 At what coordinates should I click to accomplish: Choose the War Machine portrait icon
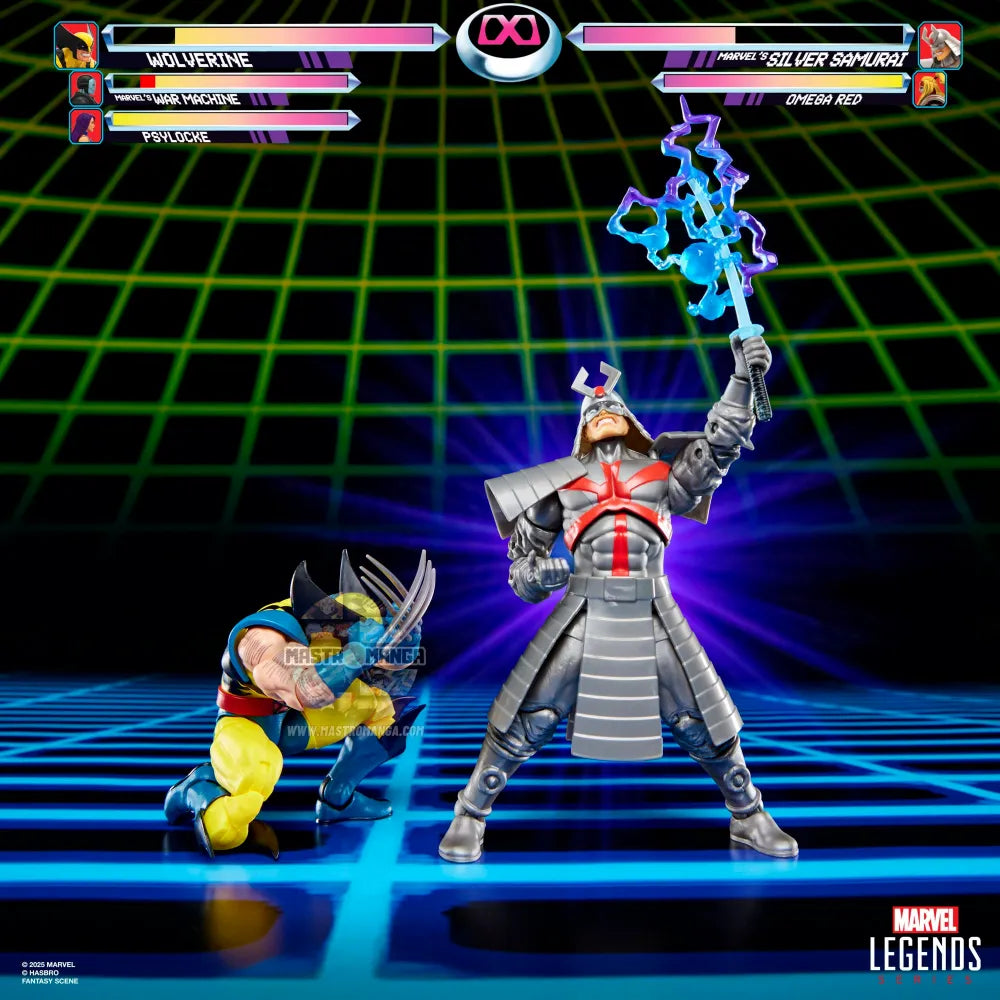tap(86, 88)
